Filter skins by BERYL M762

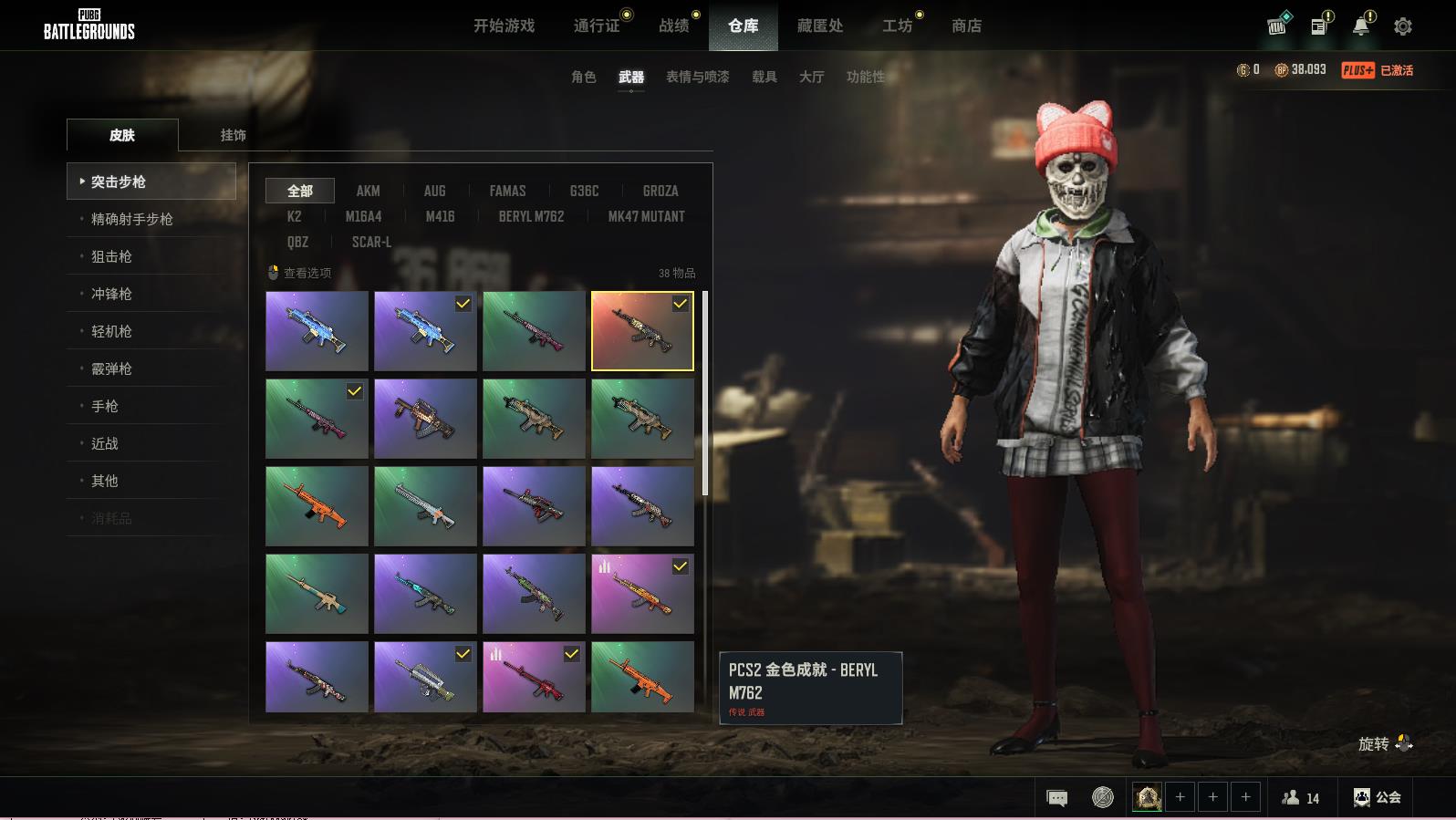531,216
